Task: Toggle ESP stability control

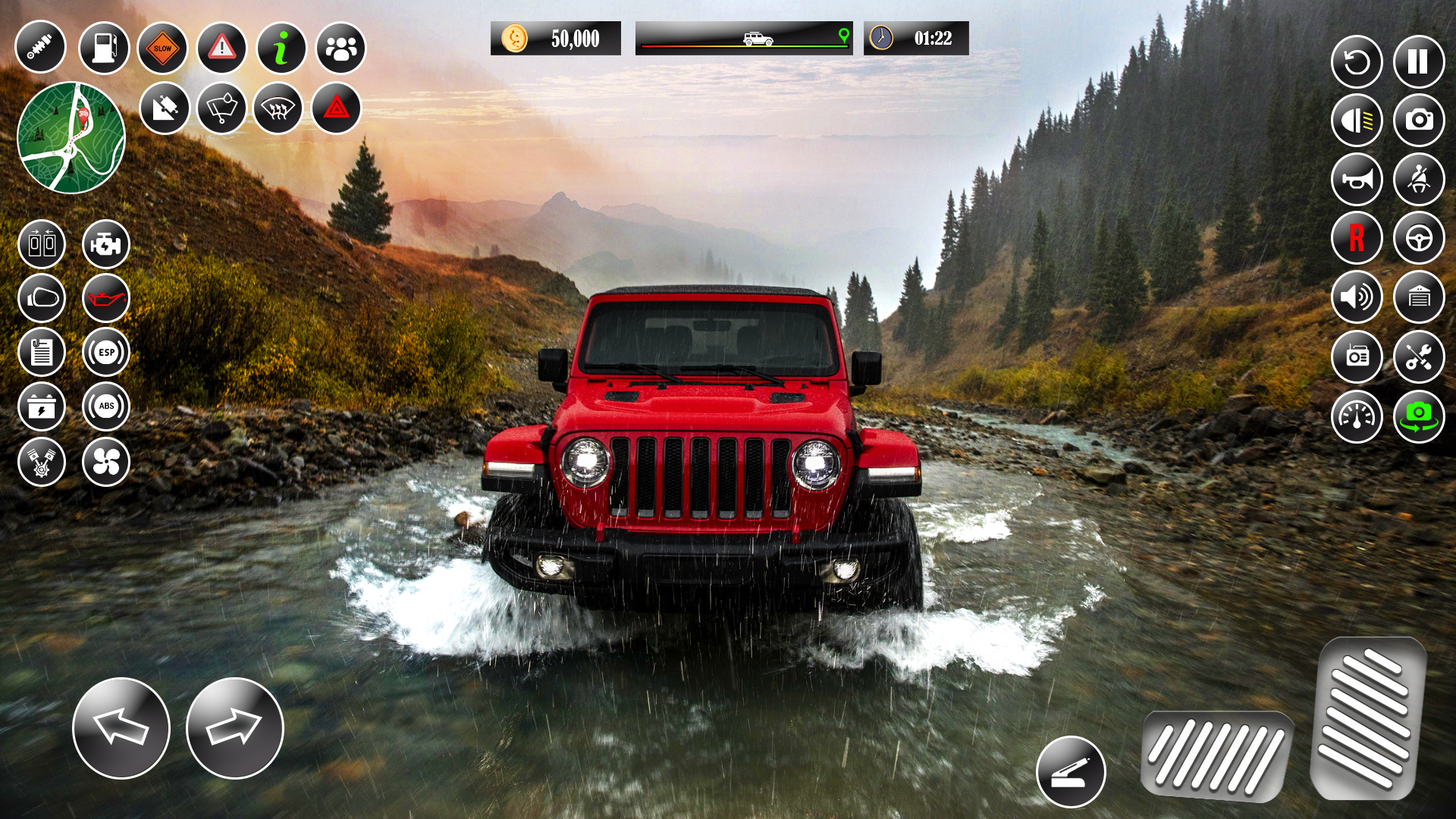Action: (x=106, y=352)
